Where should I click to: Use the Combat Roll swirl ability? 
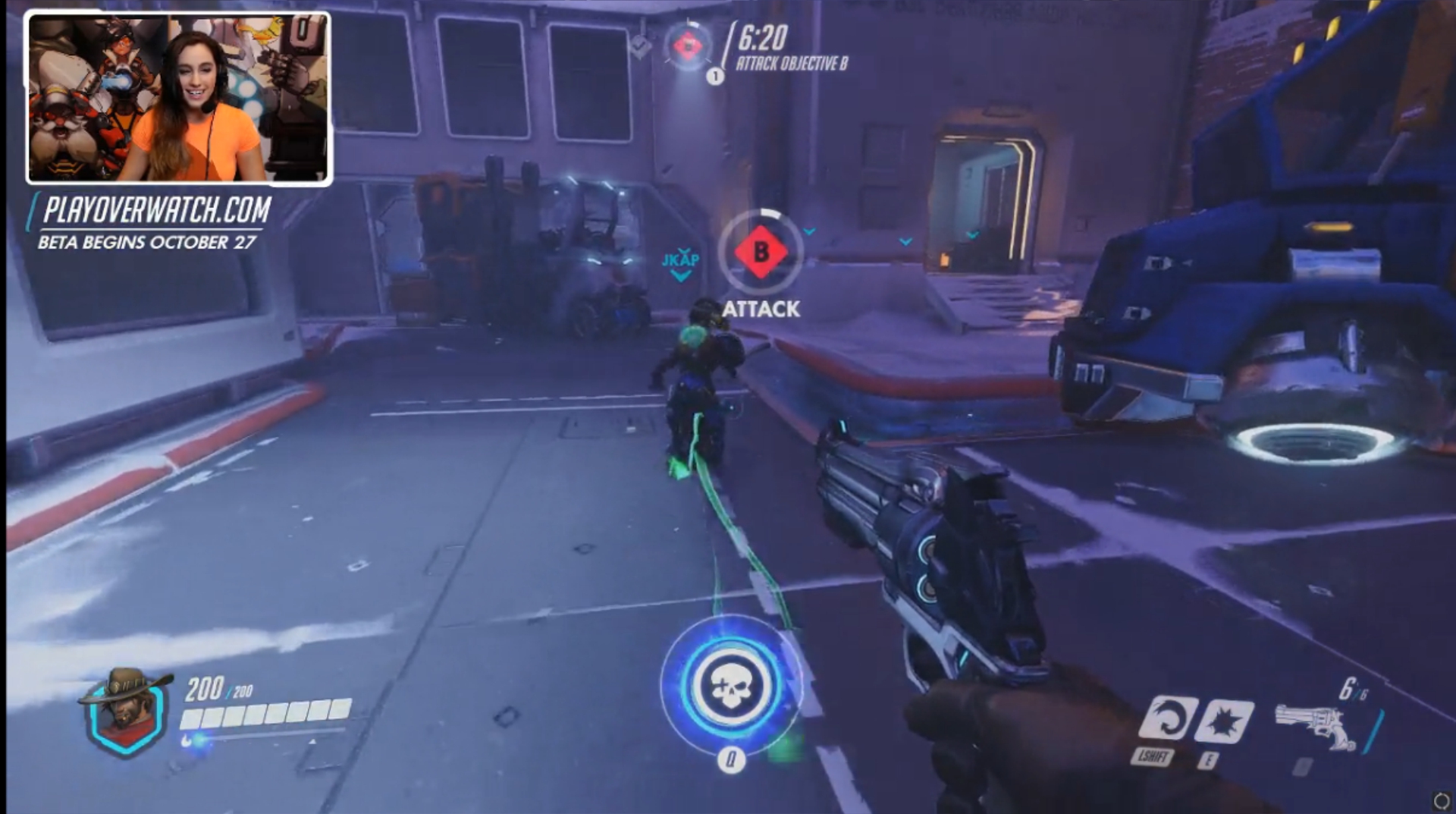point(1167,718)
